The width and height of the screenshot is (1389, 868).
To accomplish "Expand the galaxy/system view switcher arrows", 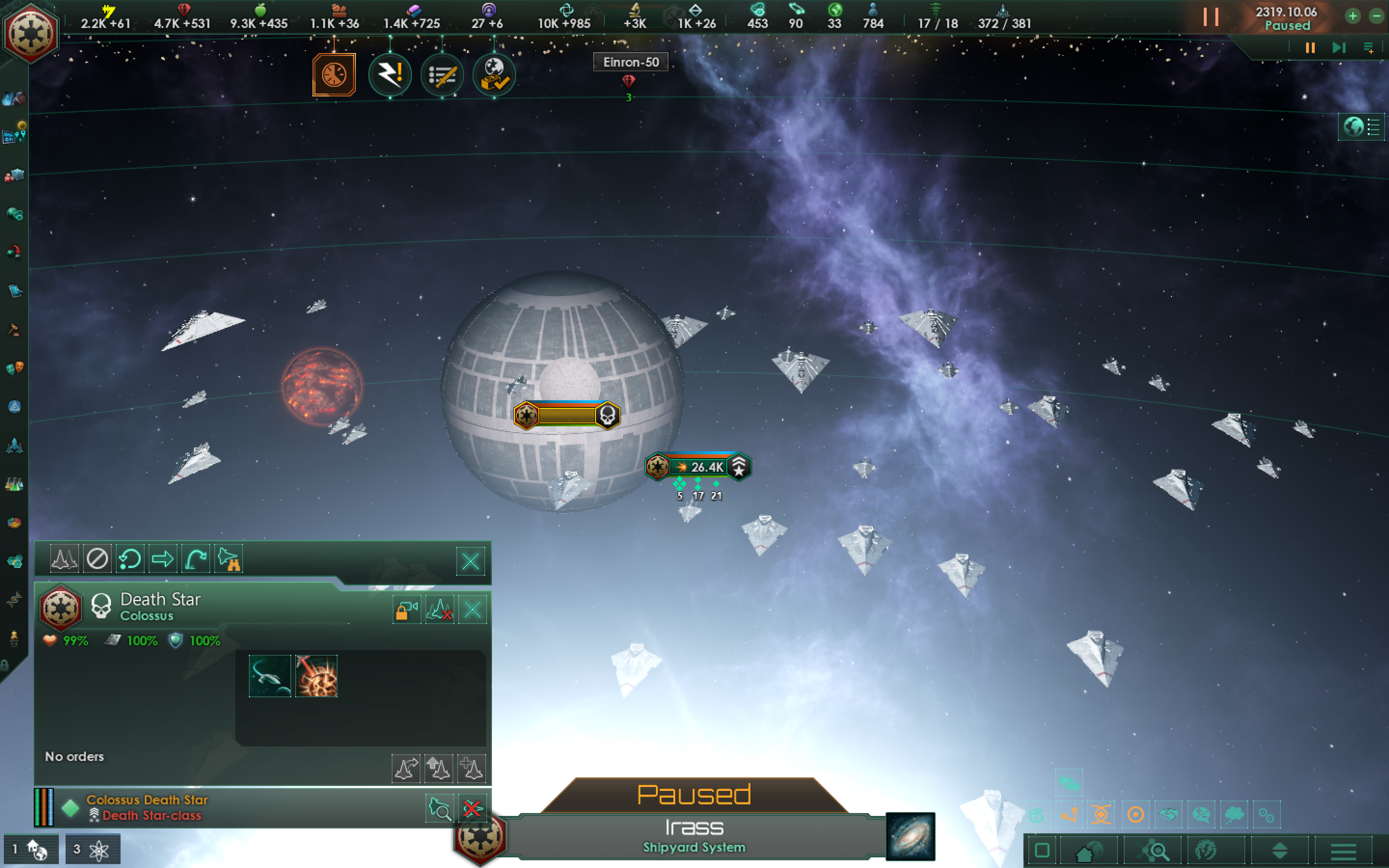I will pos(1280,850).
